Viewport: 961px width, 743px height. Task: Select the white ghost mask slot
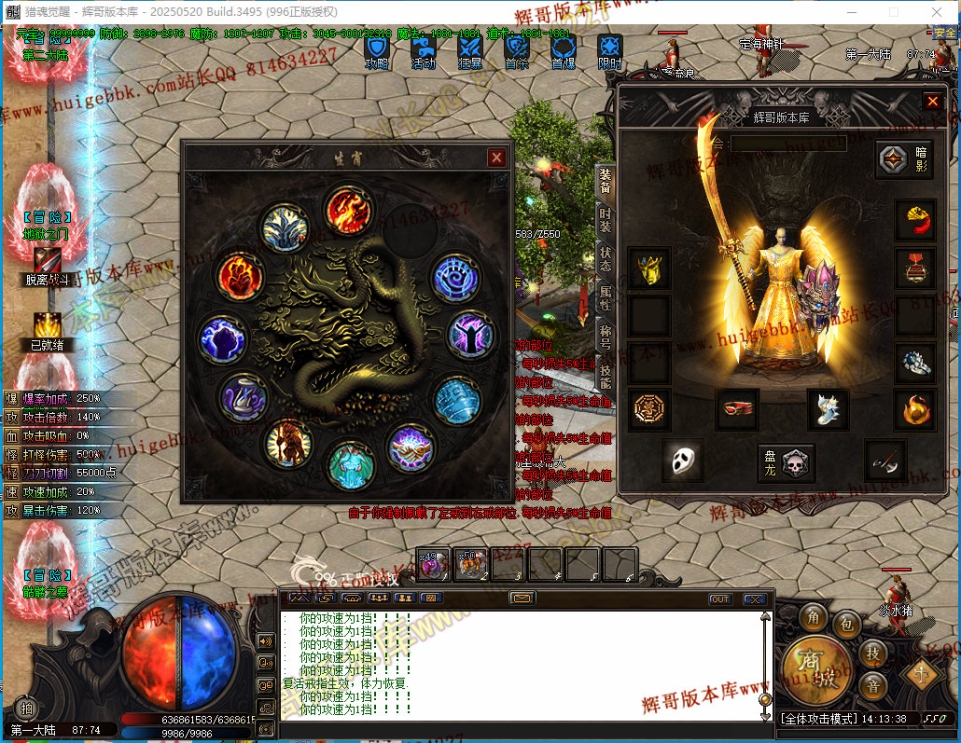click(x=683, y=460)
